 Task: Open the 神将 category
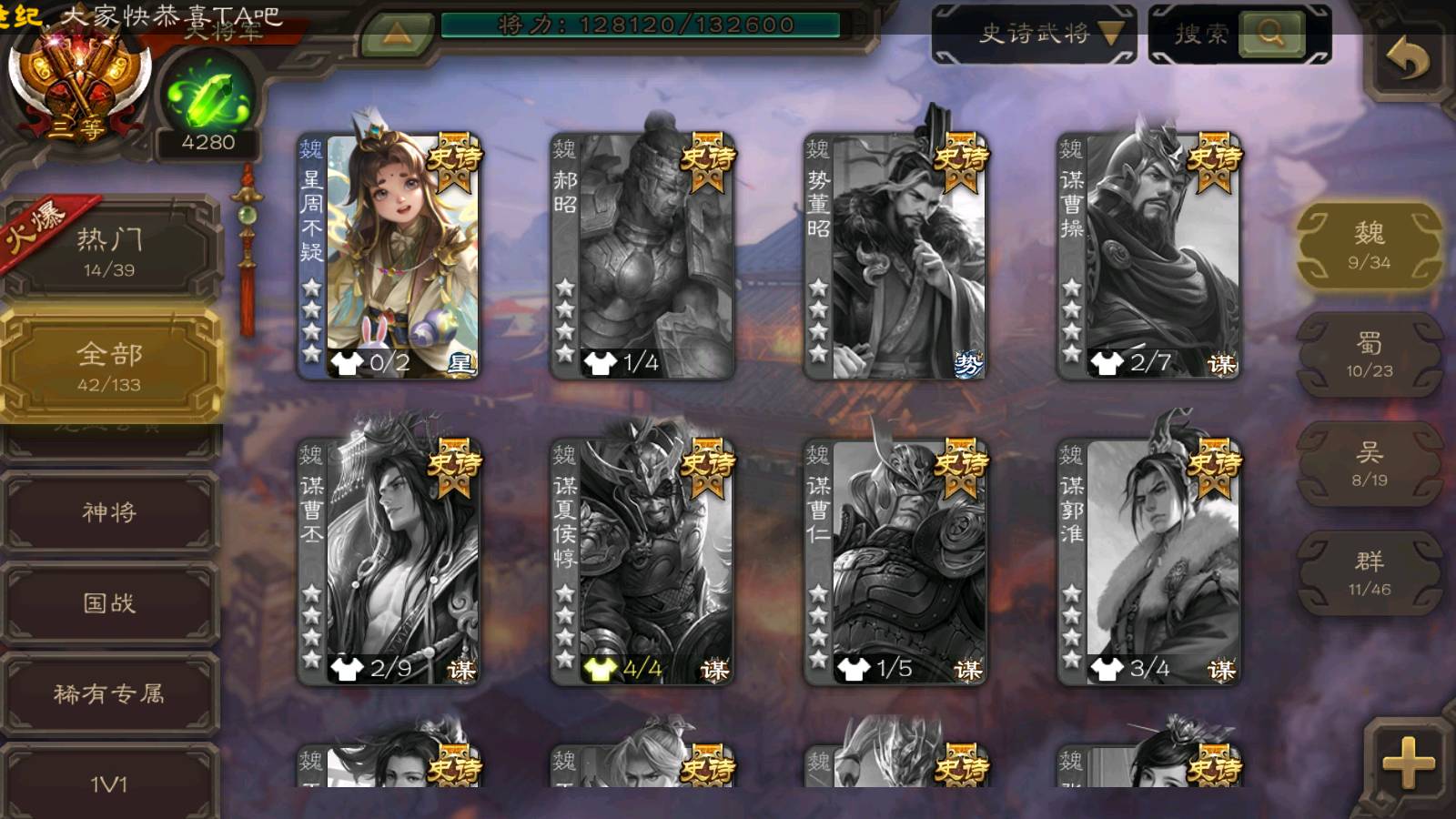click(x=109, y=512)
